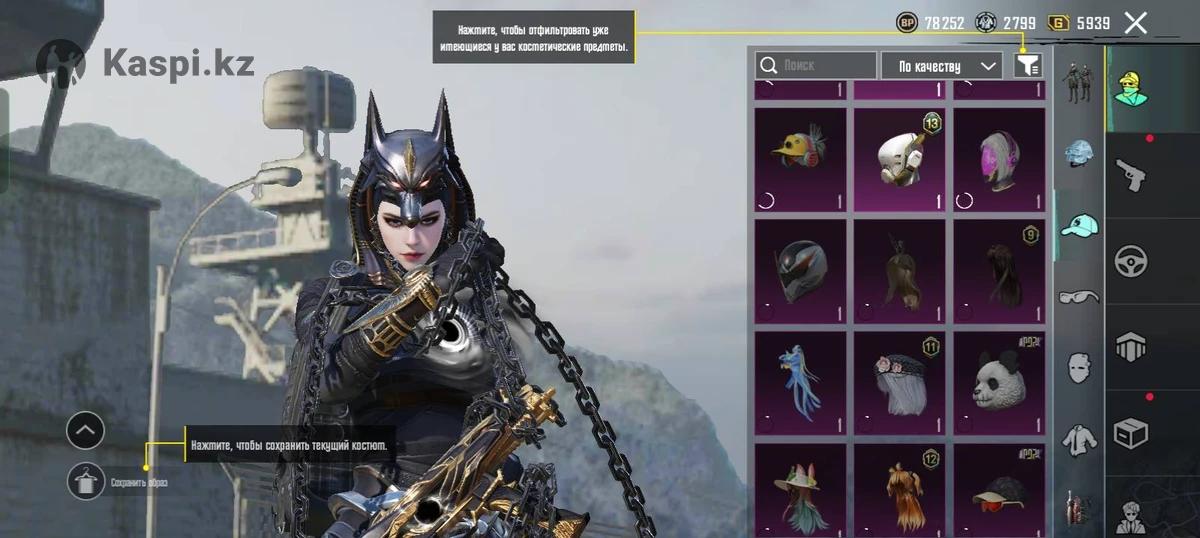Open the steering wheel vehicles tab

(x=1131, y=260)
